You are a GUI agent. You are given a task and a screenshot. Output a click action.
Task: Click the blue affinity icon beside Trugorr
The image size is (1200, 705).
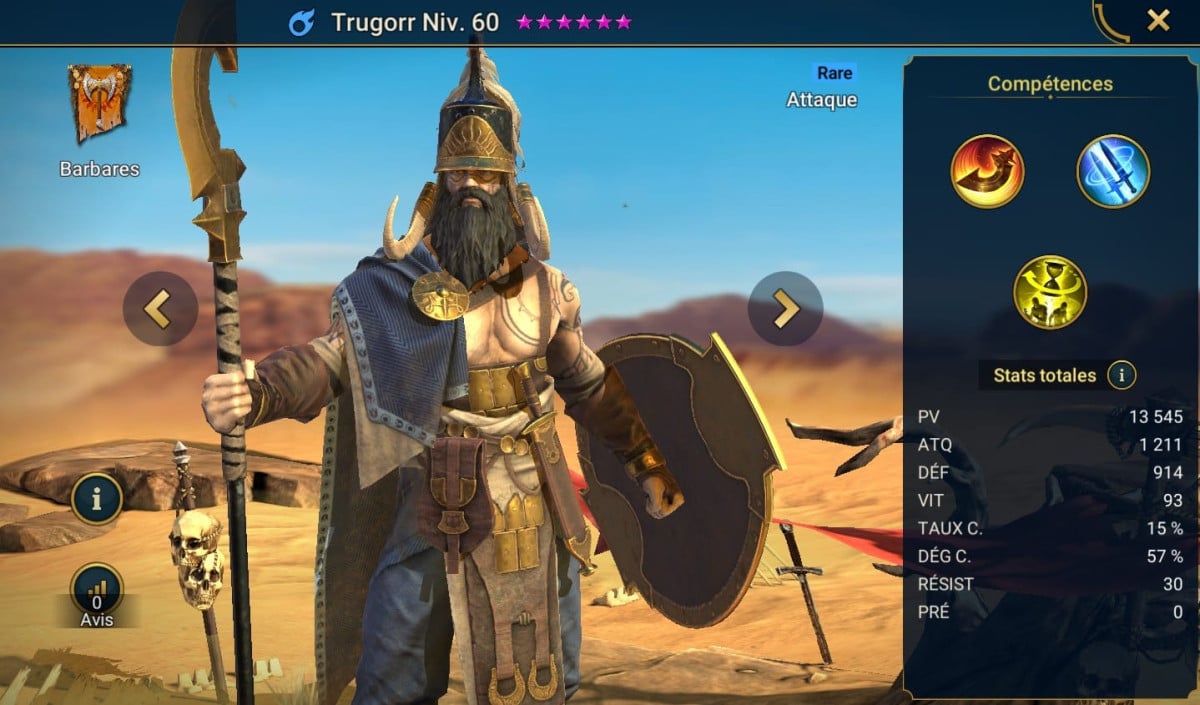point(301,22)
